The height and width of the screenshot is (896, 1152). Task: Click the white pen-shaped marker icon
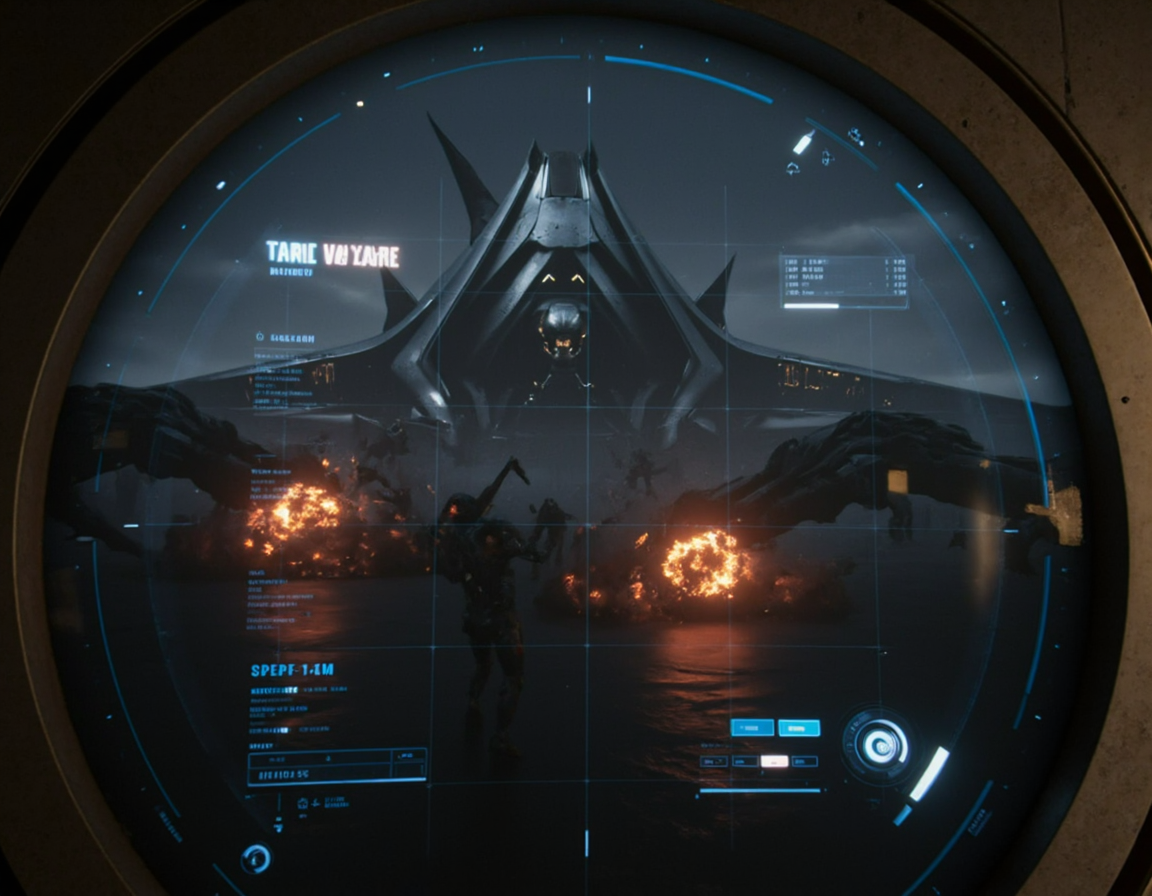802,143
